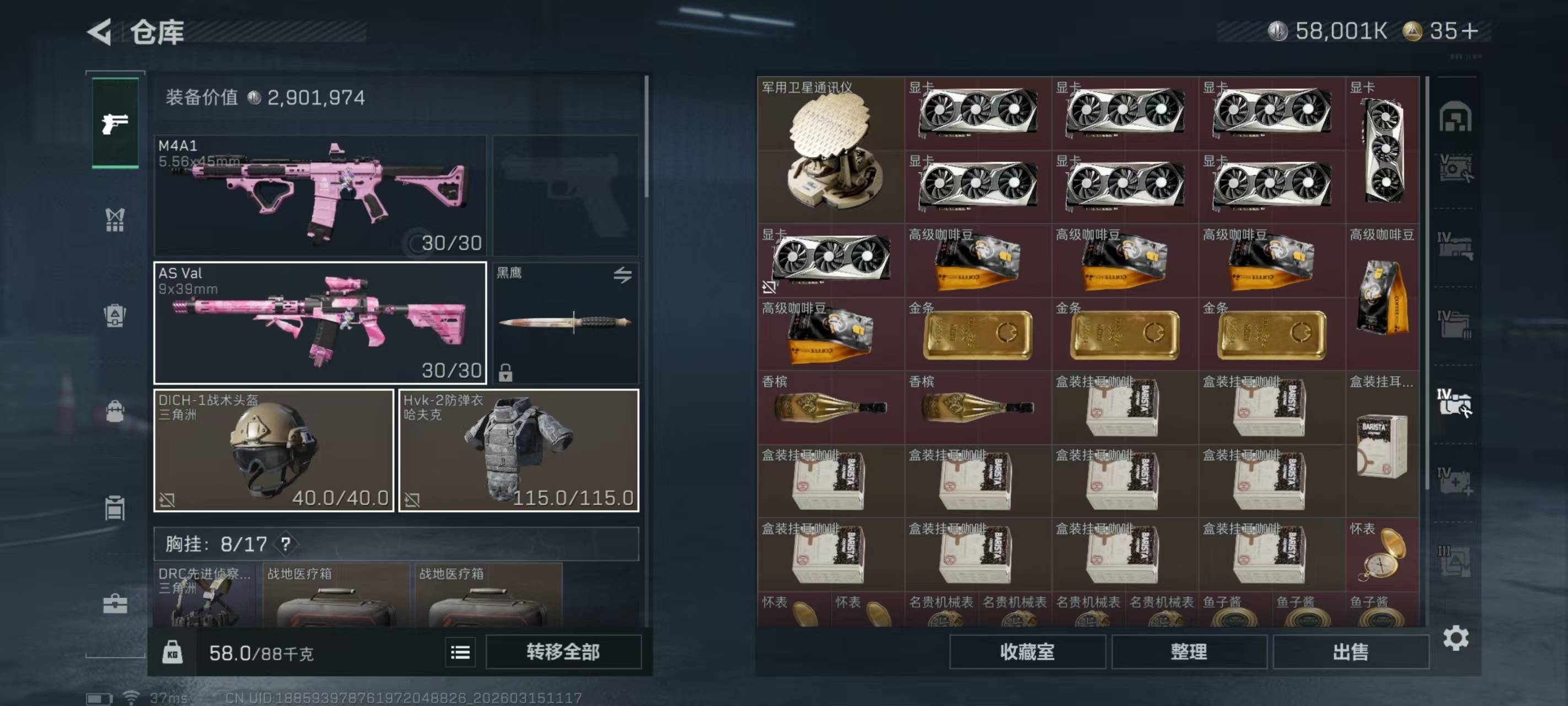1568x706 pixels.
Task: Choose the 黑鹰 knife slot
Action: pyautogui.click(x=565, y=323)
